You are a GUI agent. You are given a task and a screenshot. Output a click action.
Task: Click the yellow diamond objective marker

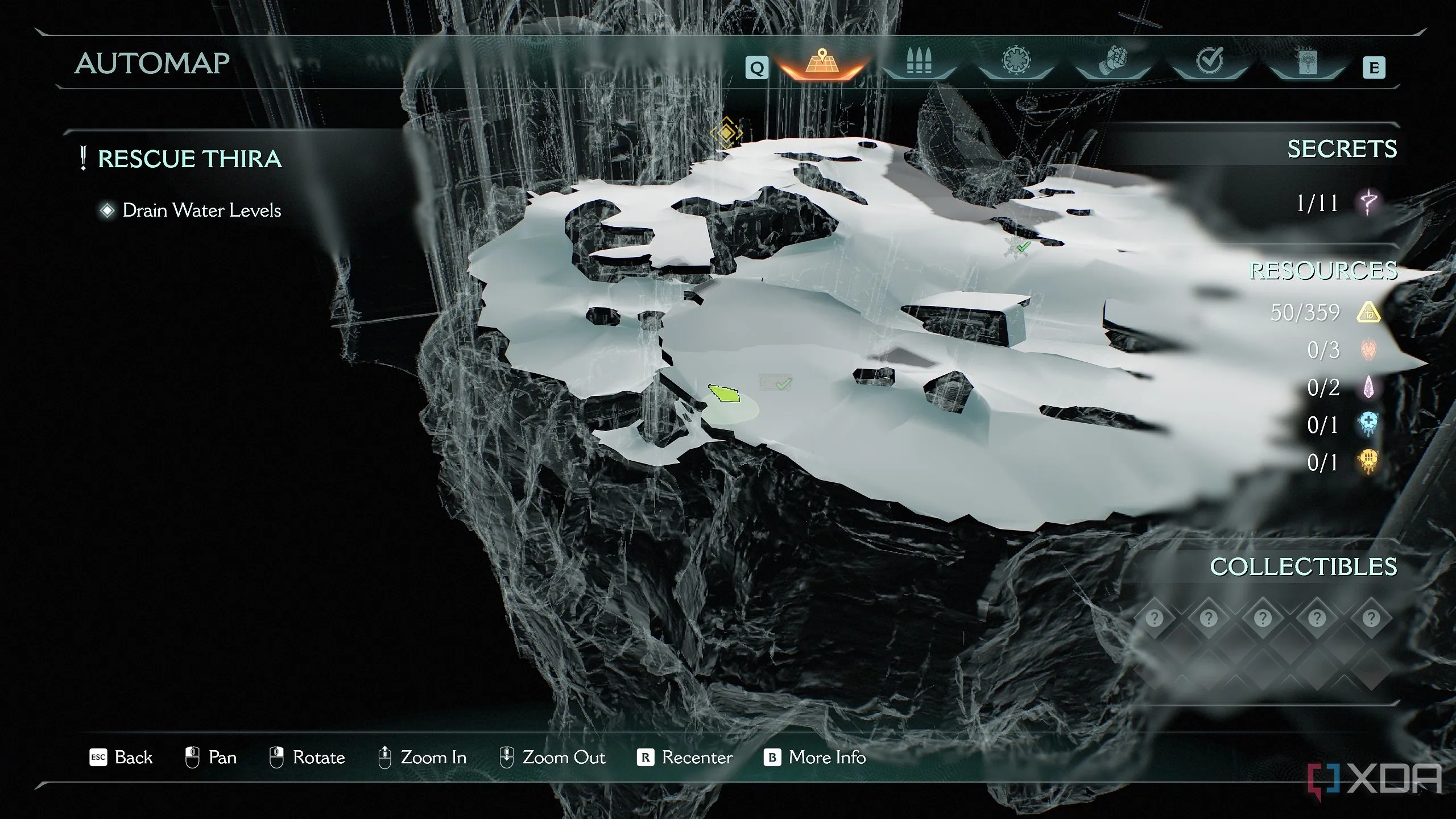point(726,133)
